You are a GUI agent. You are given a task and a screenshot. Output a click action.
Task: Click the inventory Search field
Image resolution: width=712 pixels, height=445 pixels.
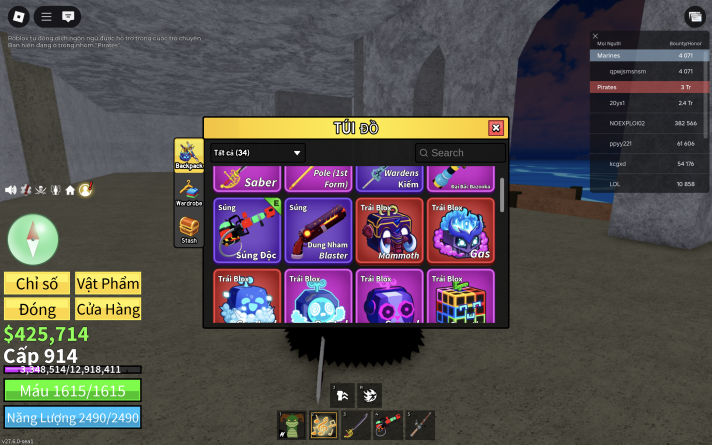pyautogui.click(x=461, y=153)
